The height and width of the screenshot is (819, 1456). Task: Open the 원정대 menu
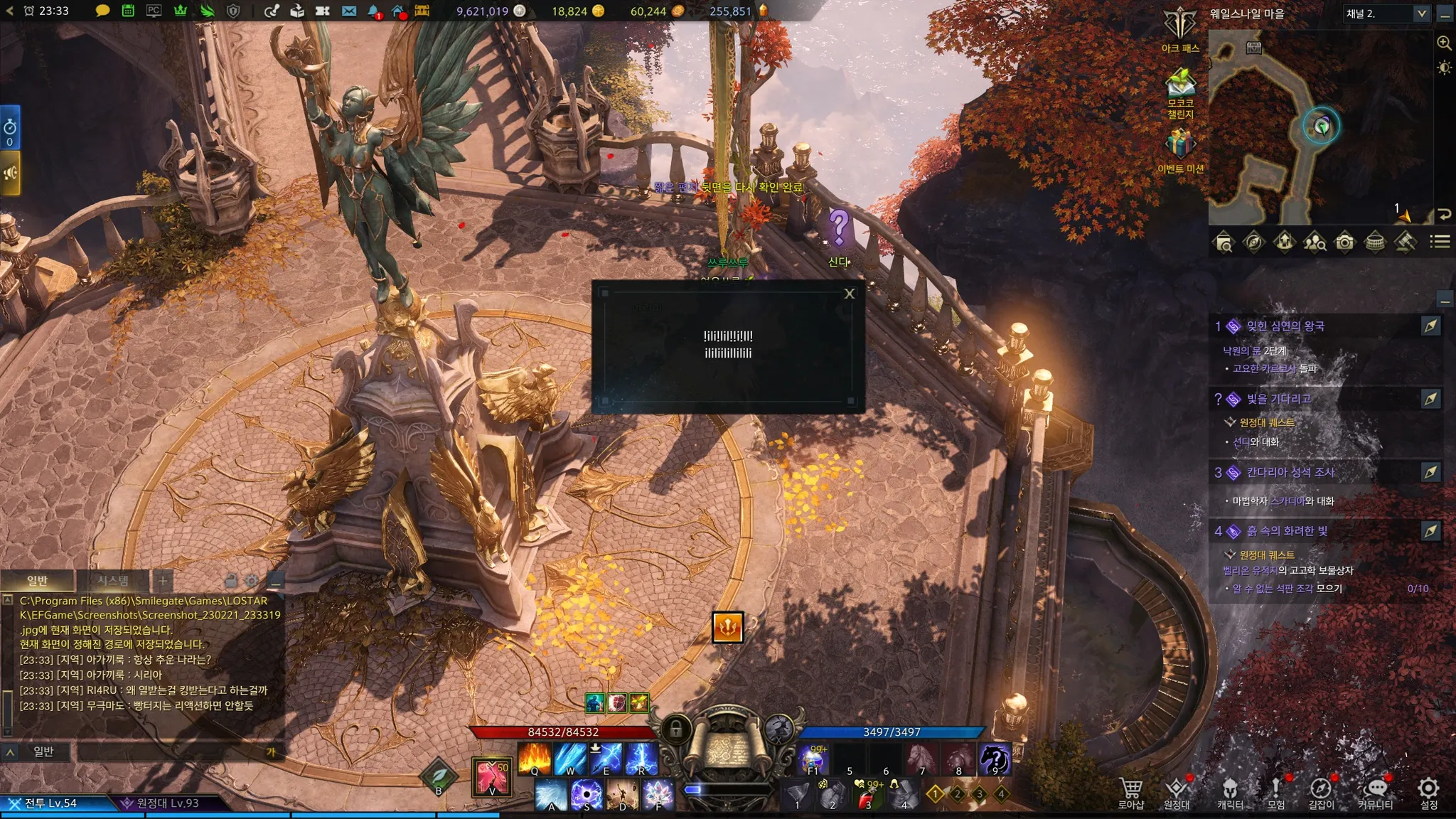point(1177,792)
